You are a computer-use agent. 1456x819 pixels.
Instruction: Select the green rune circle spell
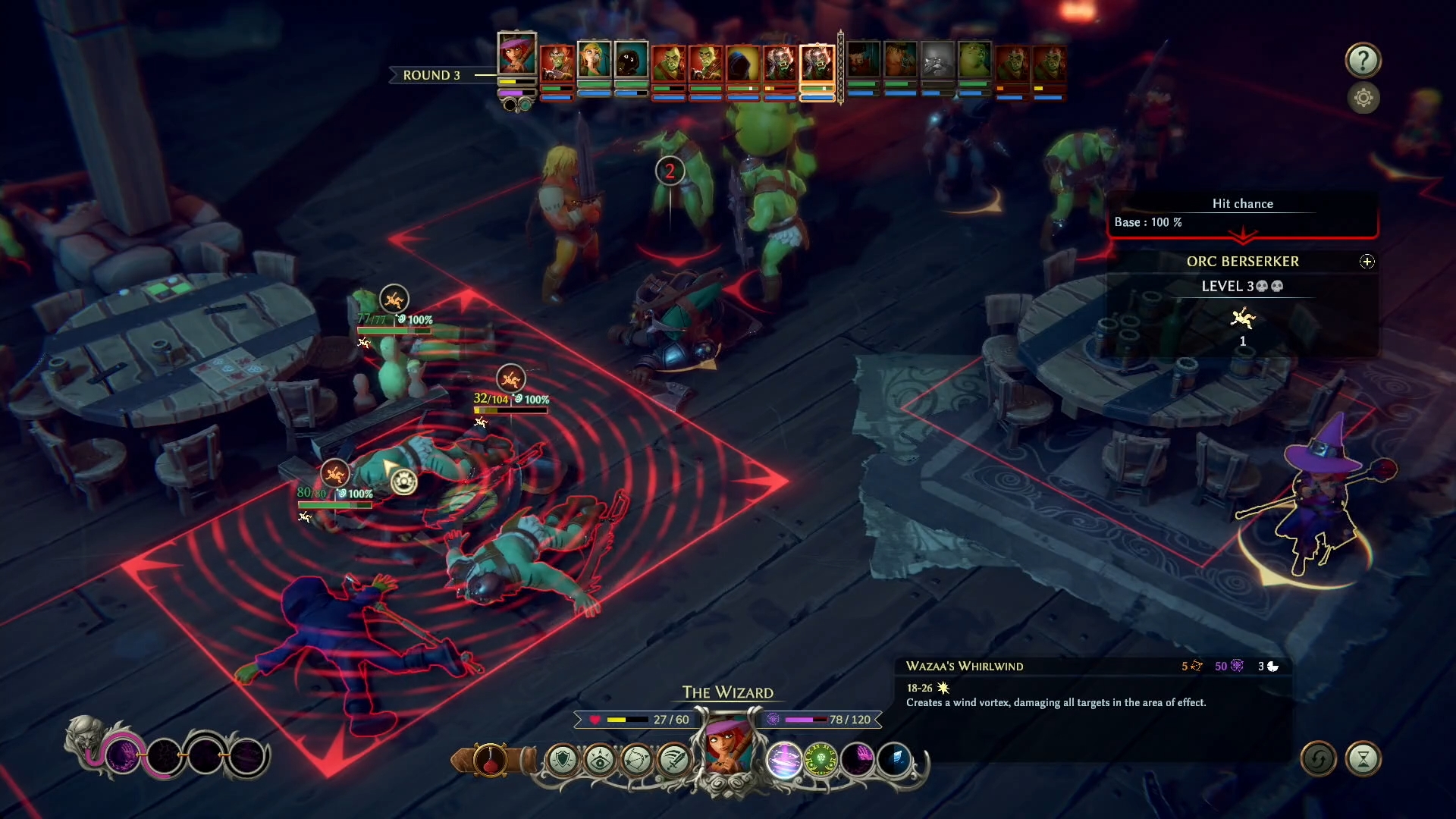821,759
